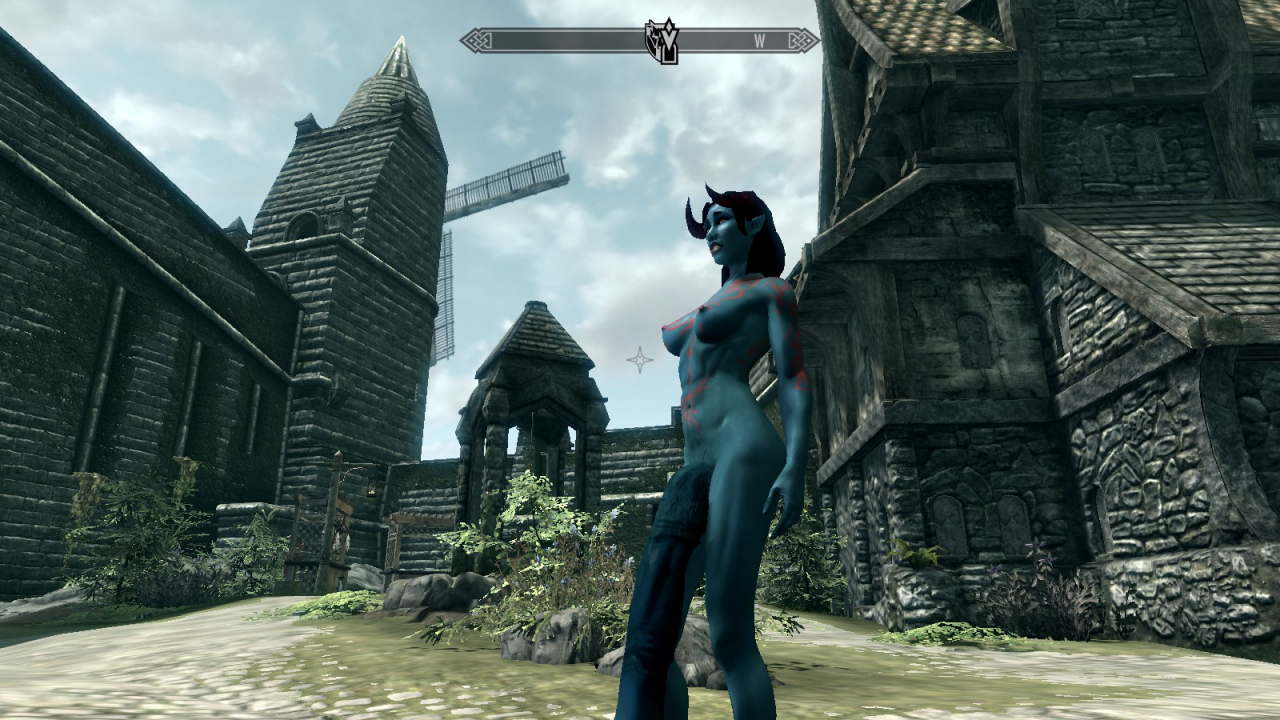
Task: Select the West heading letter on the compass
Action: pos(760,41)
